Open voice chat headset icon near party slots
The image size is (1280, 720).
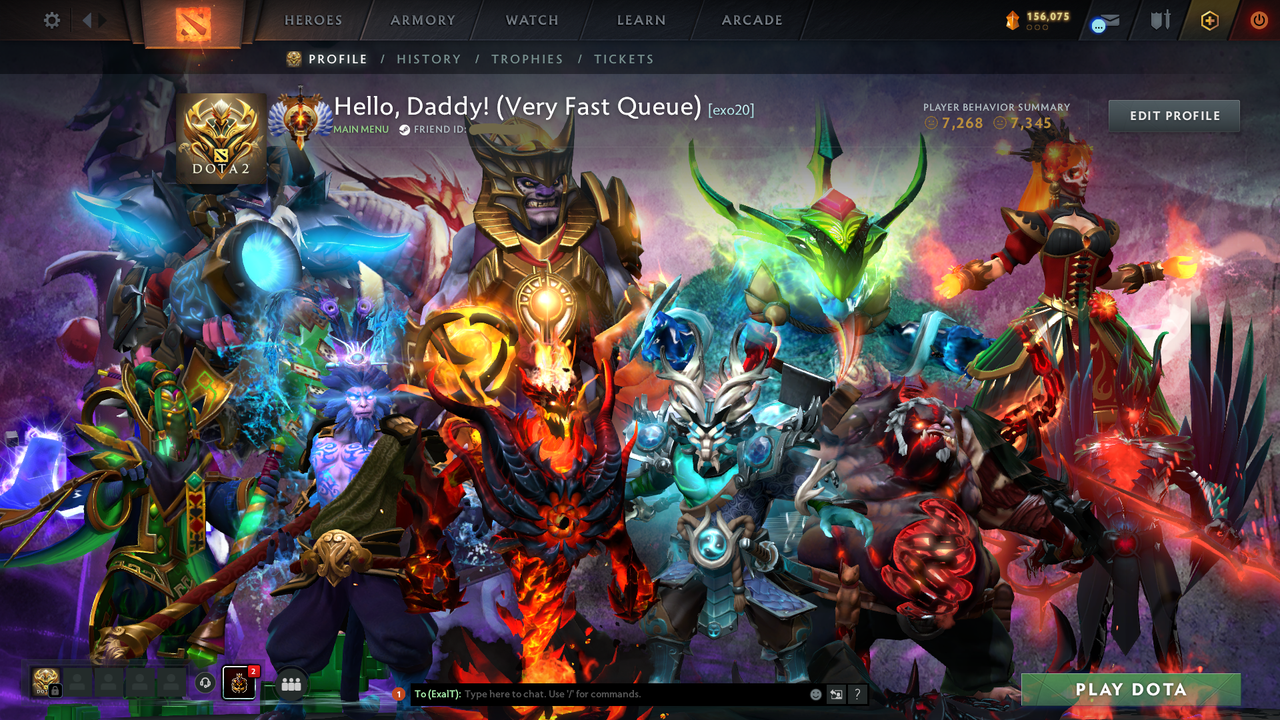[x=204, y=683]
